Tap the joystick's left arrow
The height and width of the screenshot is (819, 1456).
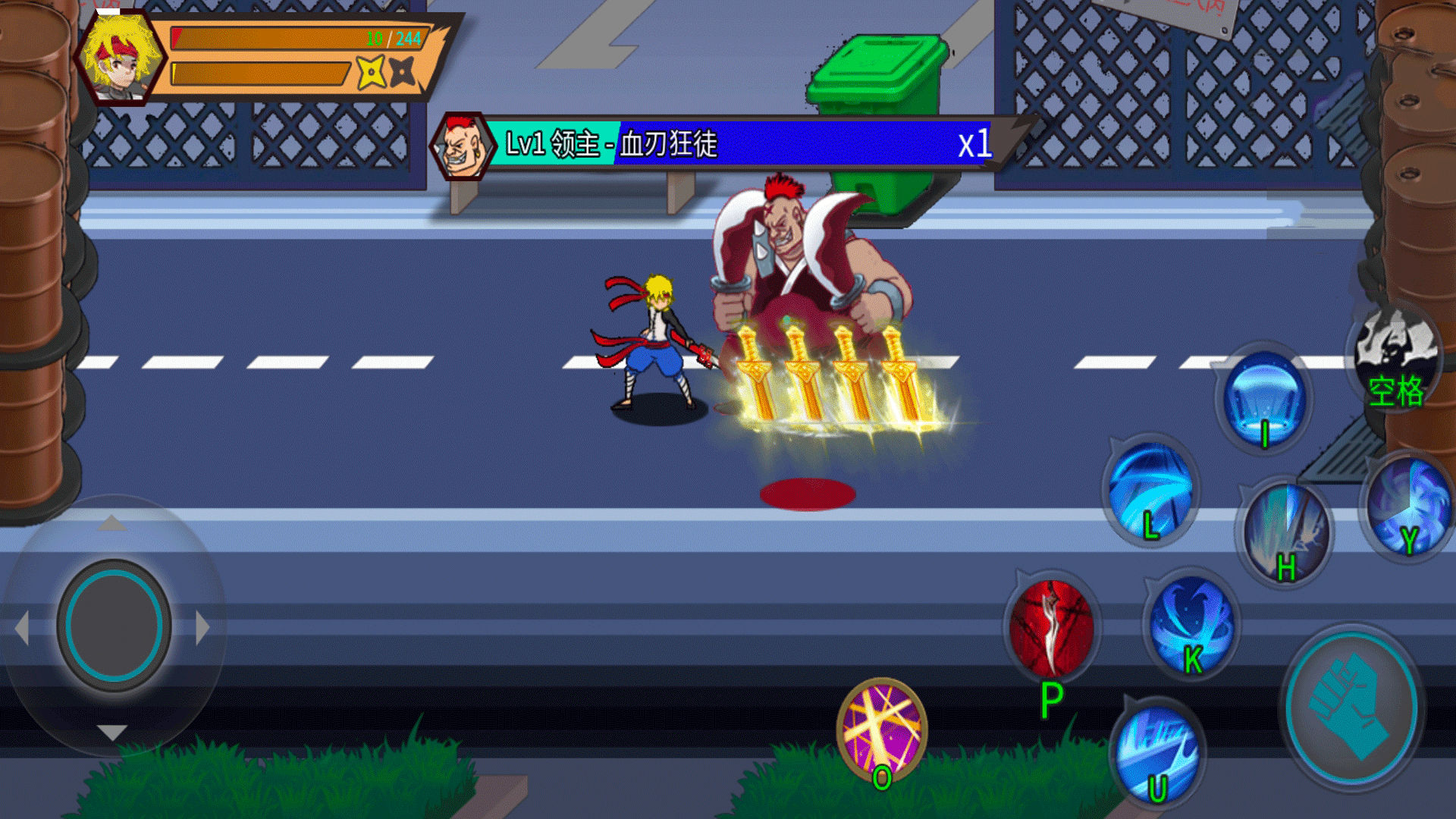(x=23, y=628)
